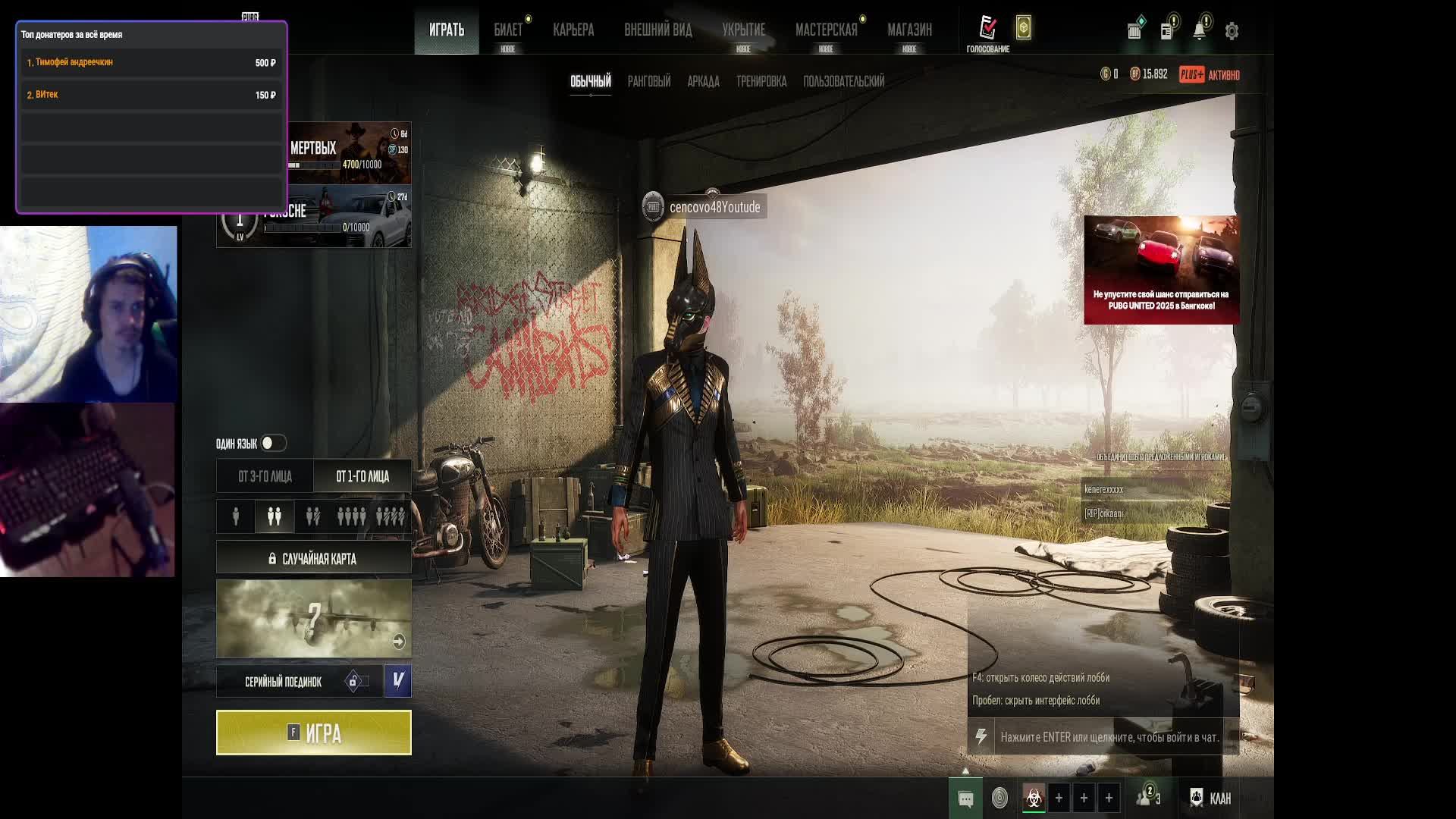The width and height of the screenshot is (1456, 819).
Task: Open the ГОЛОСОВАНИЕ voting icon
Action: [x=987, y=30]
